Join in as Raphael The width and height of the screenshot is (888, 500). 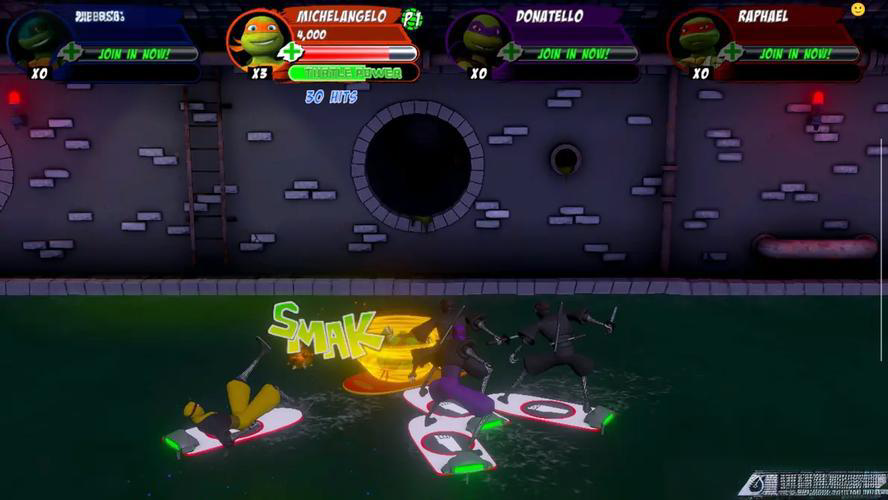[794, 53]
